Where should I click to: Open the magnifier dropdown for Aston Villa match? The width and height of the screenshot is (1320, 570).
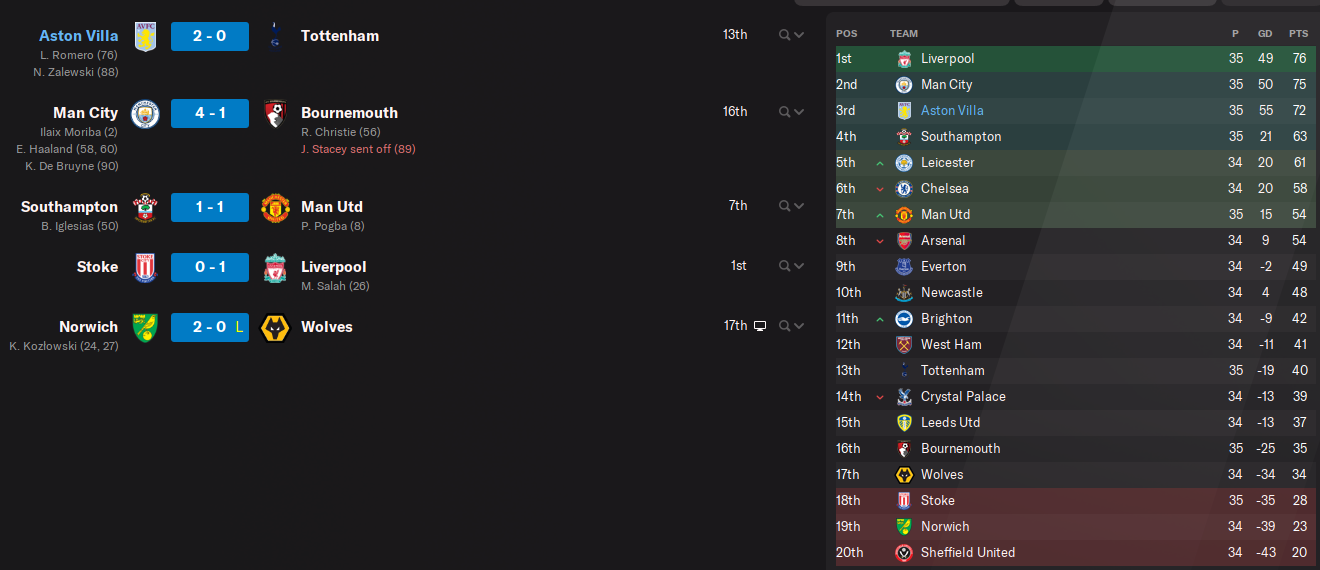coord(791,36)
